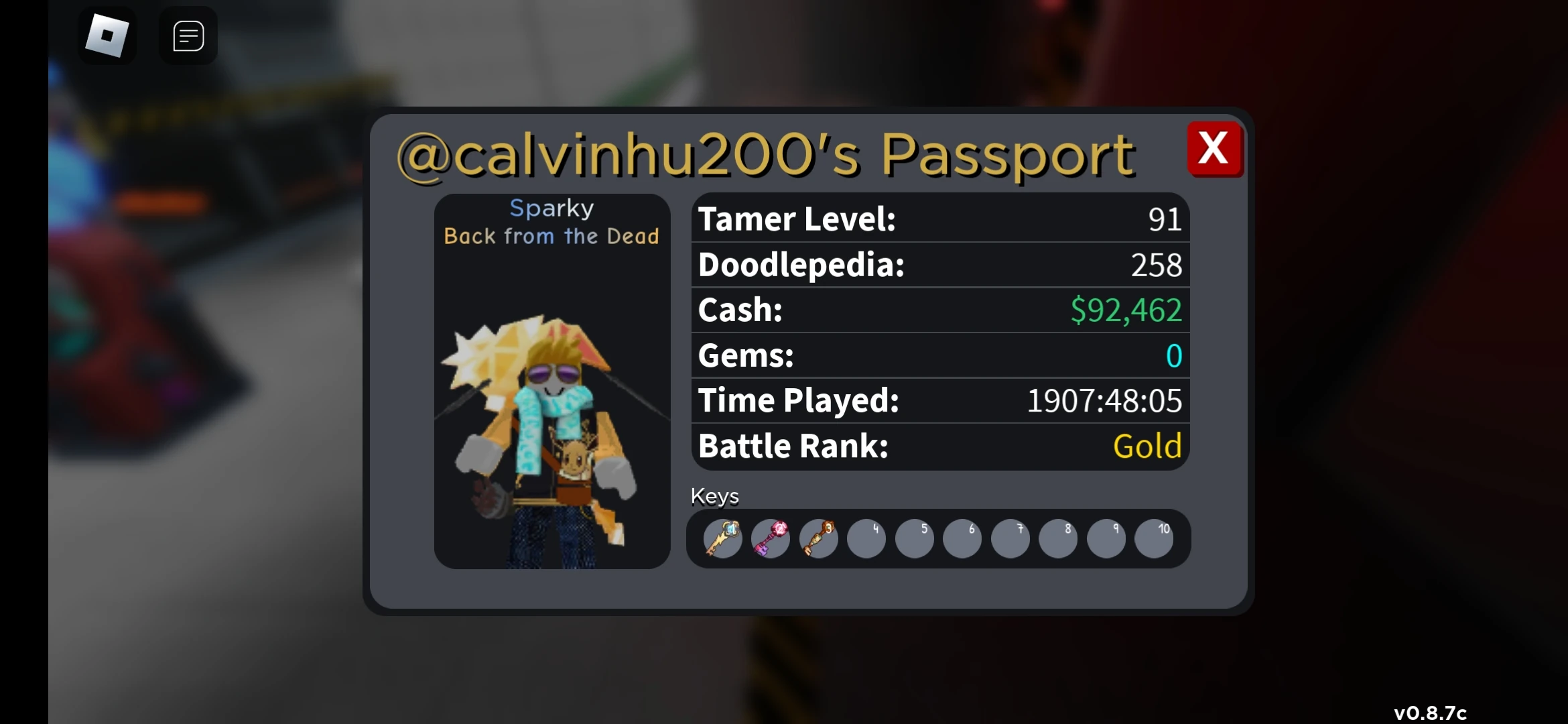Select the lightning key in slot 1

pos(722,538)
